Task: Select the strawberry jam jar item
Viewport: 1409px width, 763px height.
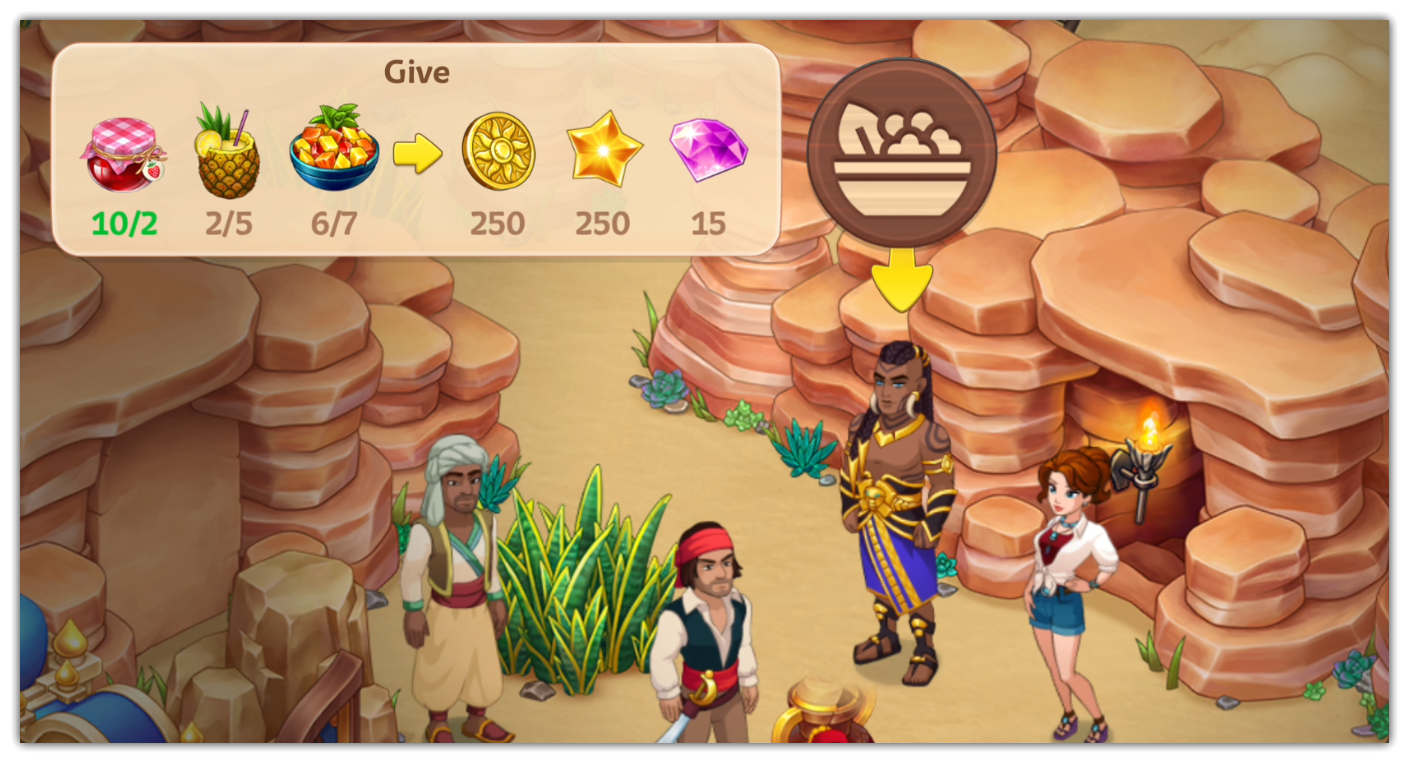Action: 123,153
